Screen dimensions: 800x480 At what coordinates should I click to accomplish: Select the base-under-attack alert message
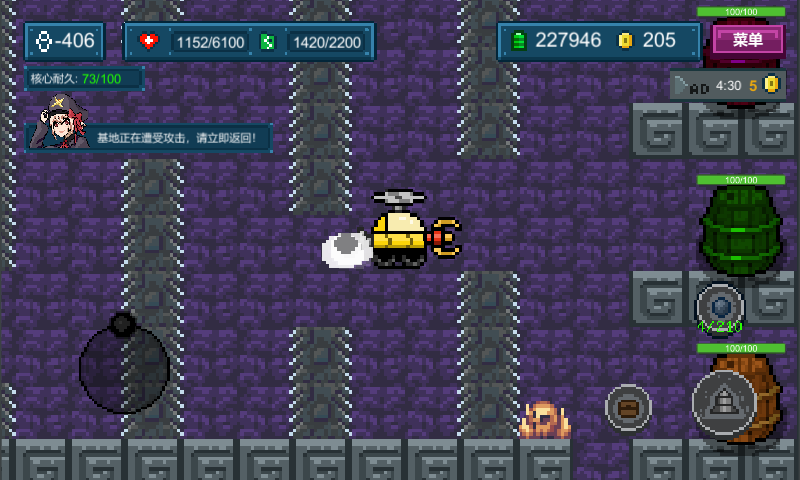point(182,138)
